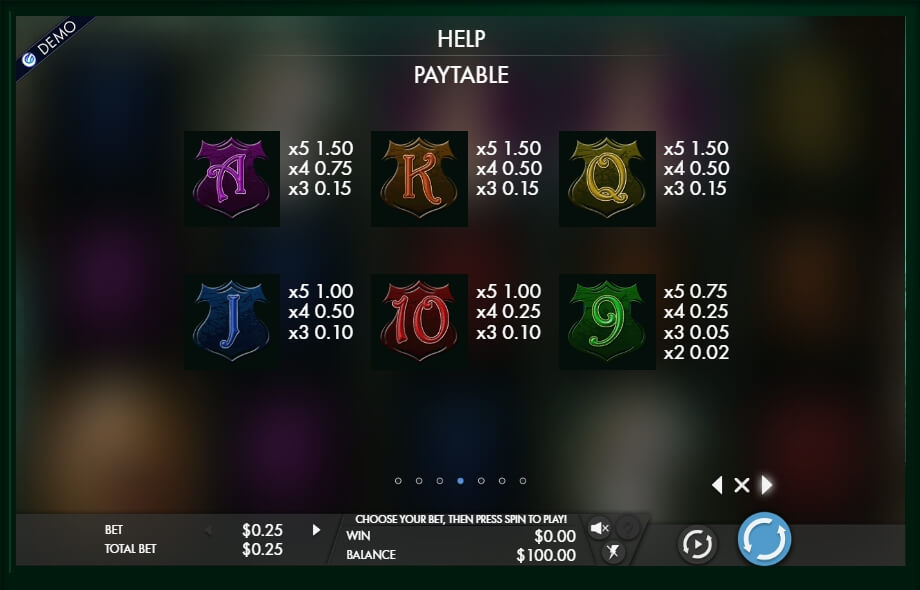This screenshot has height=590, width=920.
Task: Open the autoplay spin options
Action: point(697,543)
